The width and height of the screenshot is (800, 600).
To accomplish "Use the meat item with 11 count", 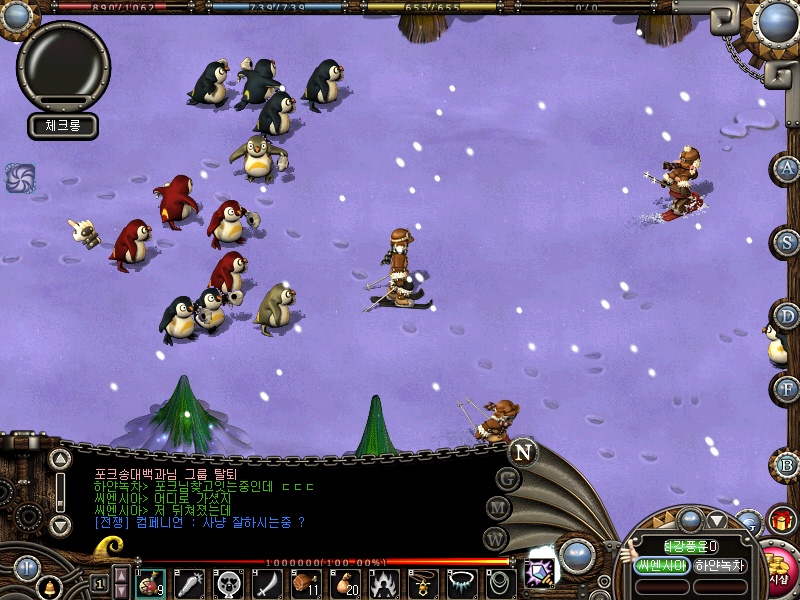I will pos(306,583).
